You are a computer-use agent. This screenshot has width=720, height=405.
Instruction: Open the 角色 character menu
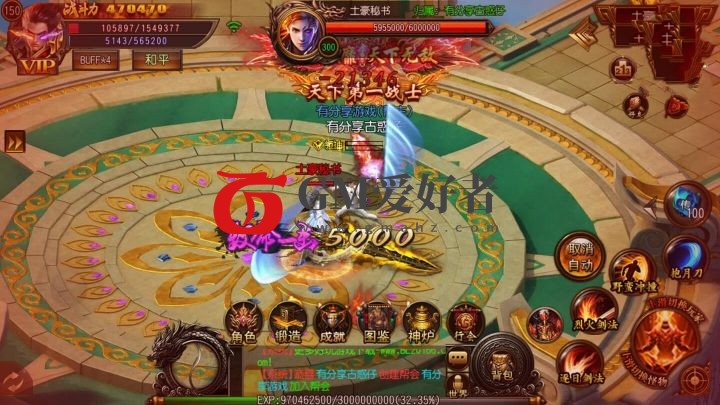click(243, 320)
